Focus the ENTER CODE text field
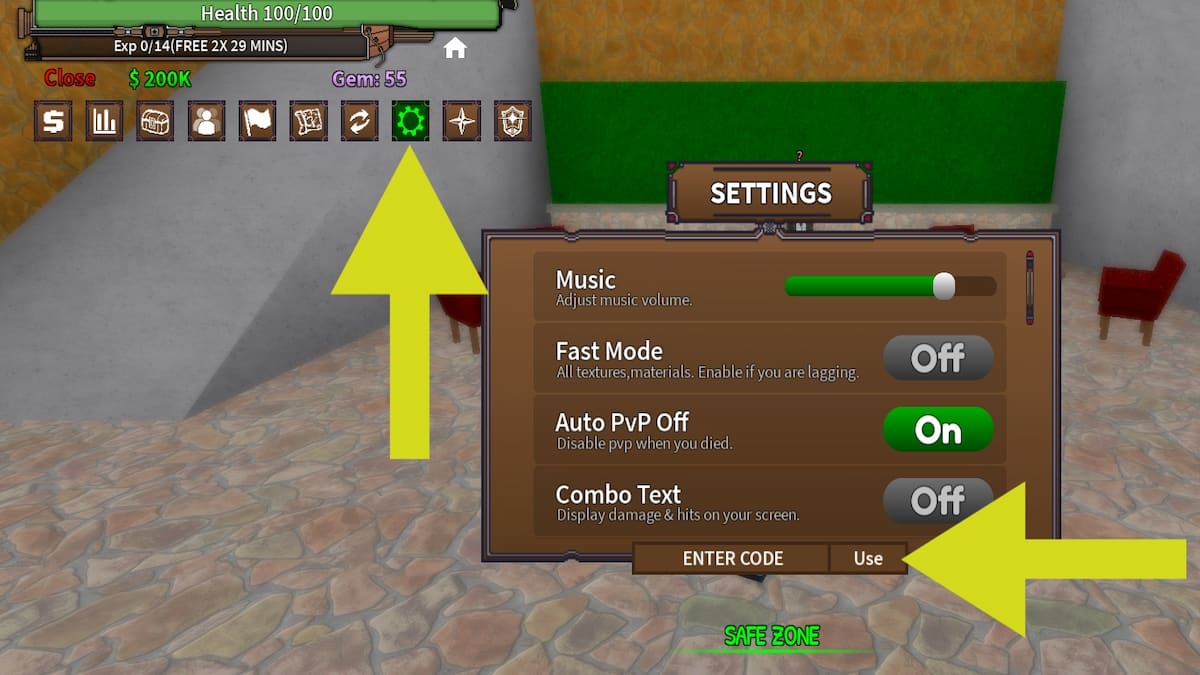 click(x=732, y=558)
